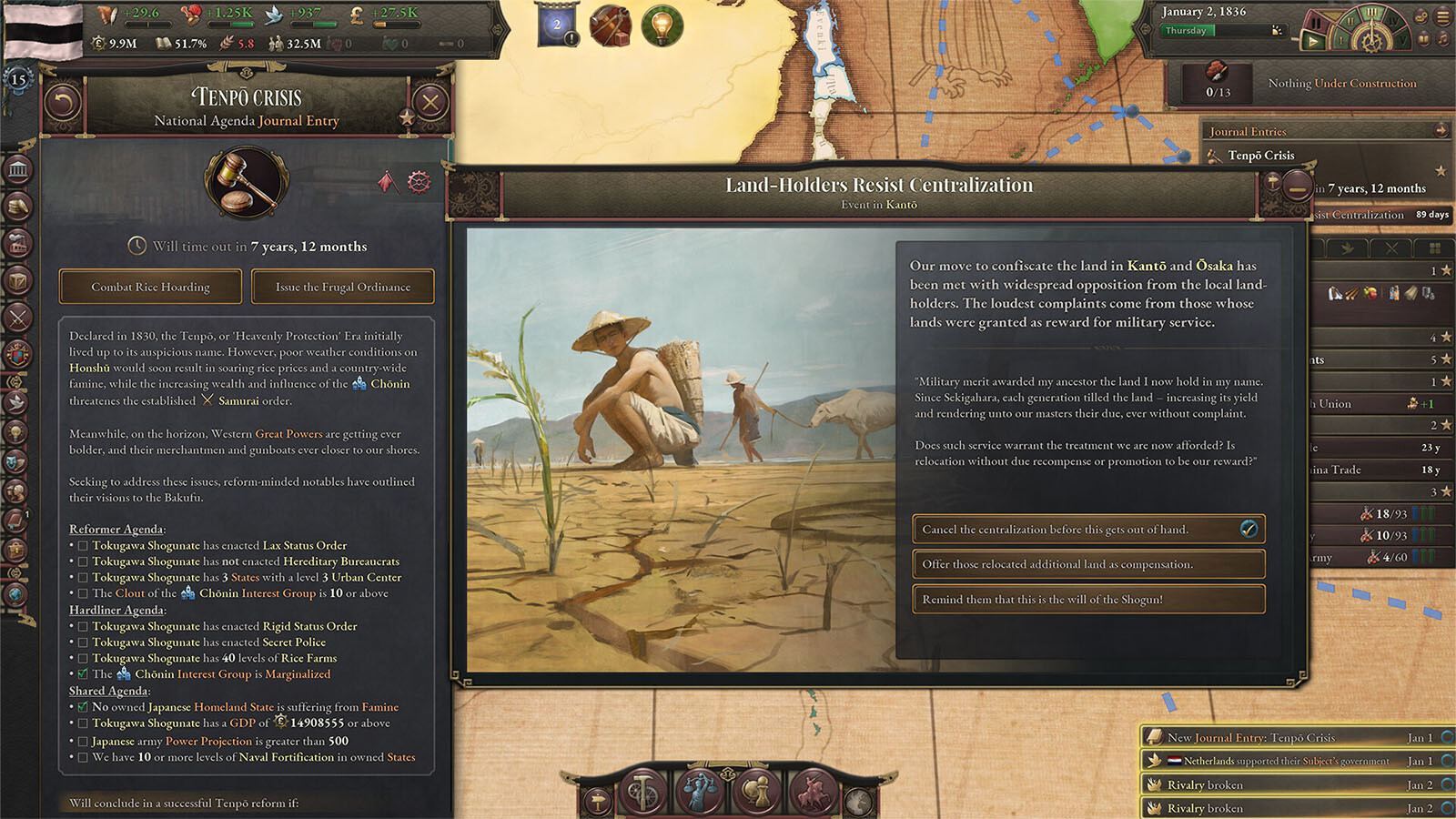Click the lightbulb suggestions icon
This screenshot has height=819, width=1456.
(662, 25)
